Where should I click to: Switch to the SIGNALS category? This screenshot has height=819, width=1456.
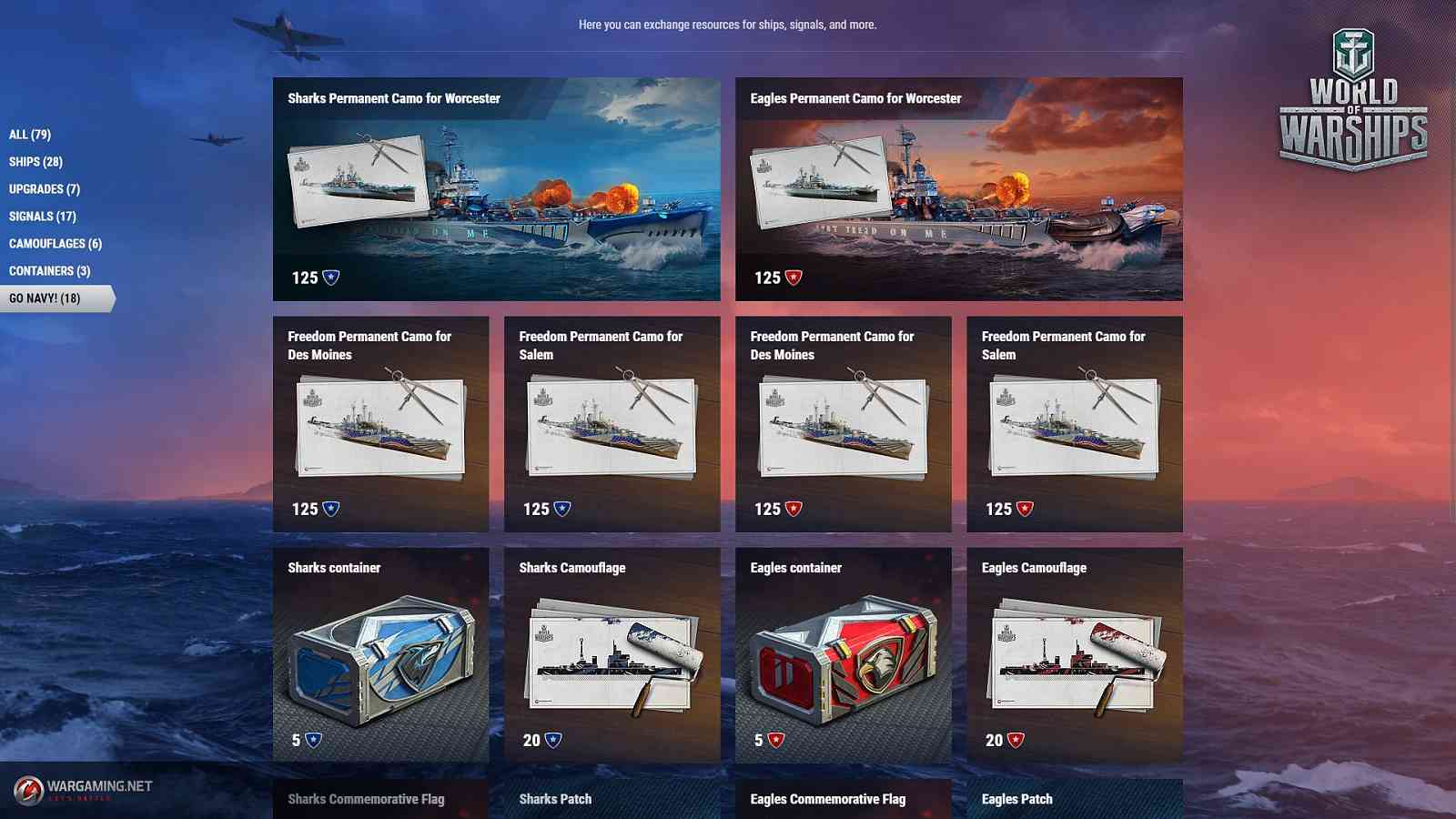(x=40, y=216)
